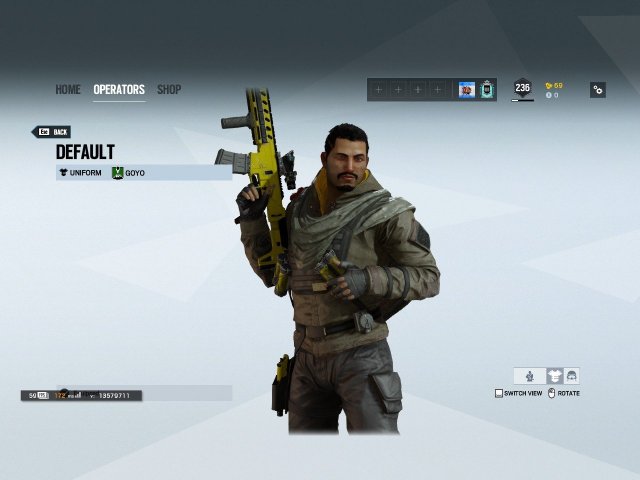The width and height of the screenshot is (640, 480).
Task: Select the Operators tab
Action: 119,90
